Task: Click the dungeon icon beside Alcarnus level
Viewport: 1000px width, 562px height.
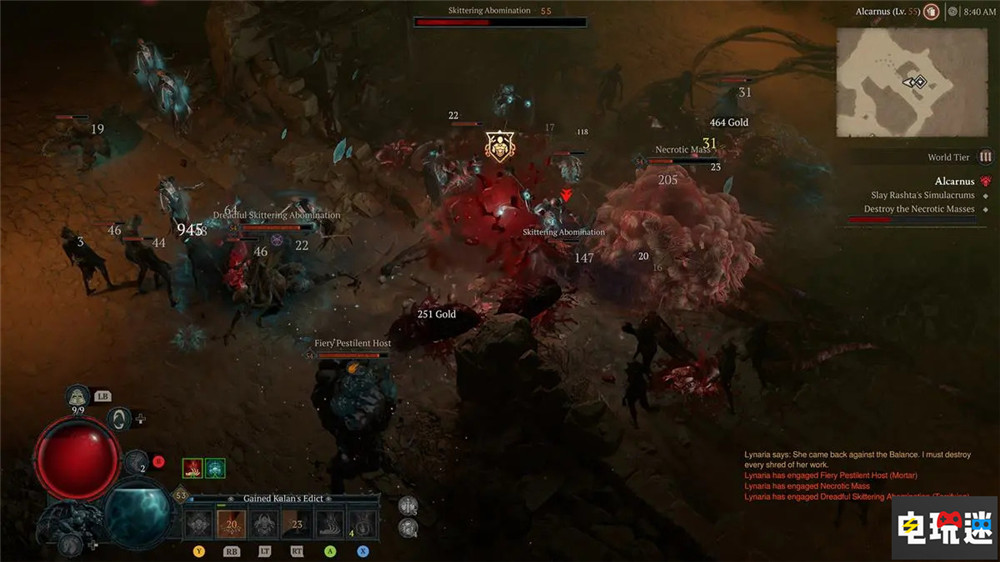Action: pyautogui.click(x=931, y=12)
